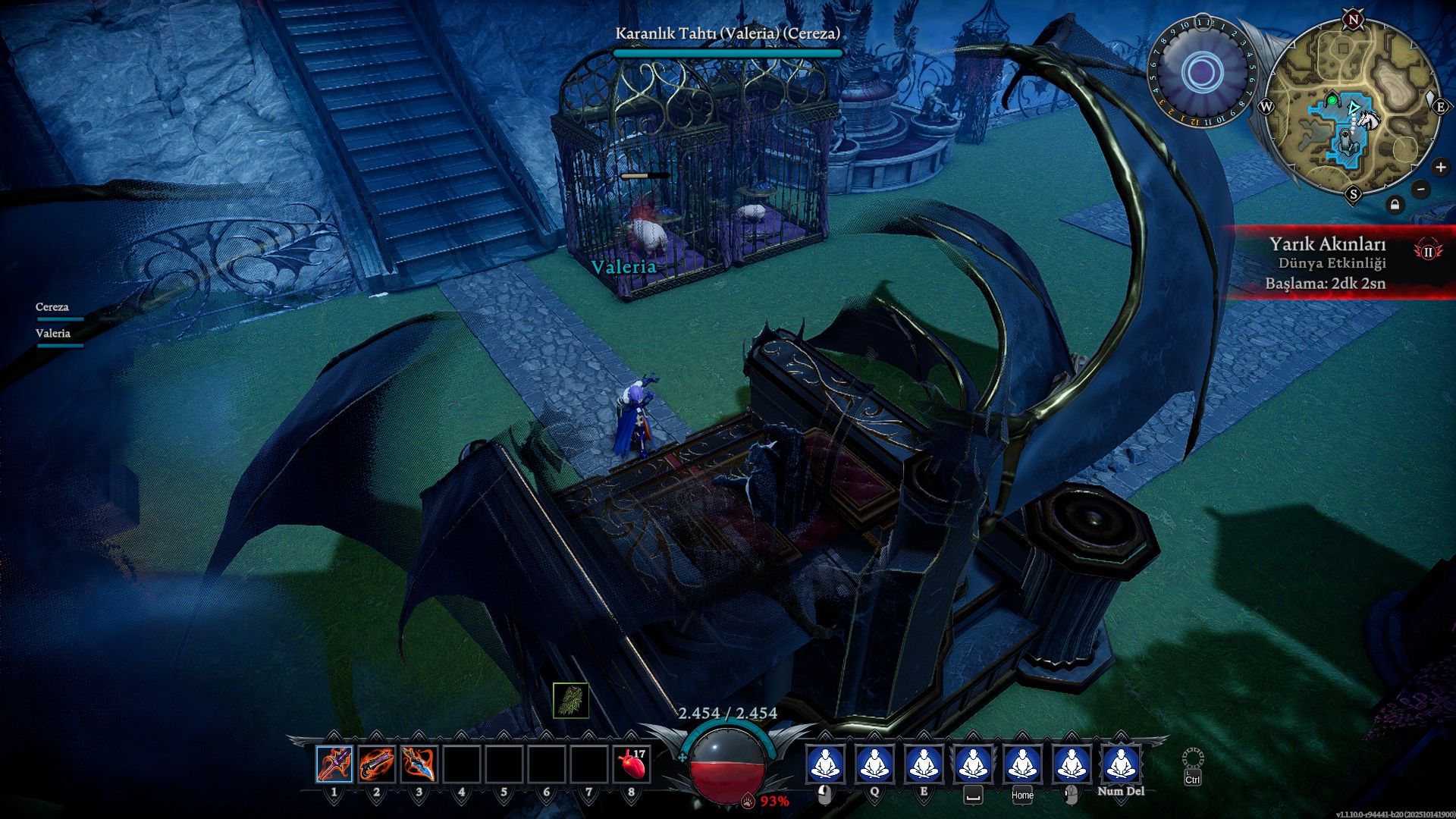Select Cereza in the party list
Viewport: 1456px width, 819px height.
click(52, 307)
